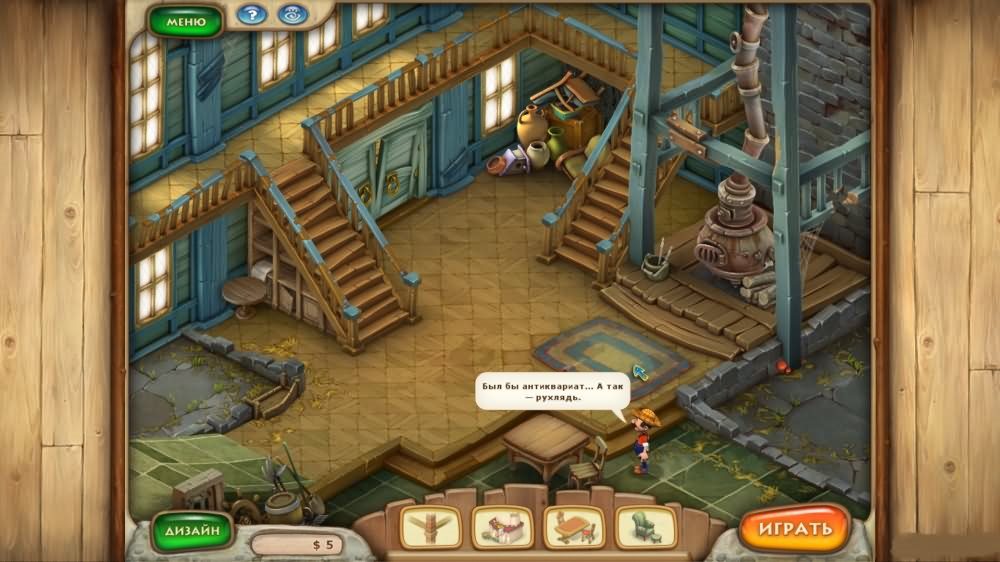Image resolution: width=1000 pixels, height=562 pixels.
Task: Open the green МЕНЮ button
Action: point(186,20)
